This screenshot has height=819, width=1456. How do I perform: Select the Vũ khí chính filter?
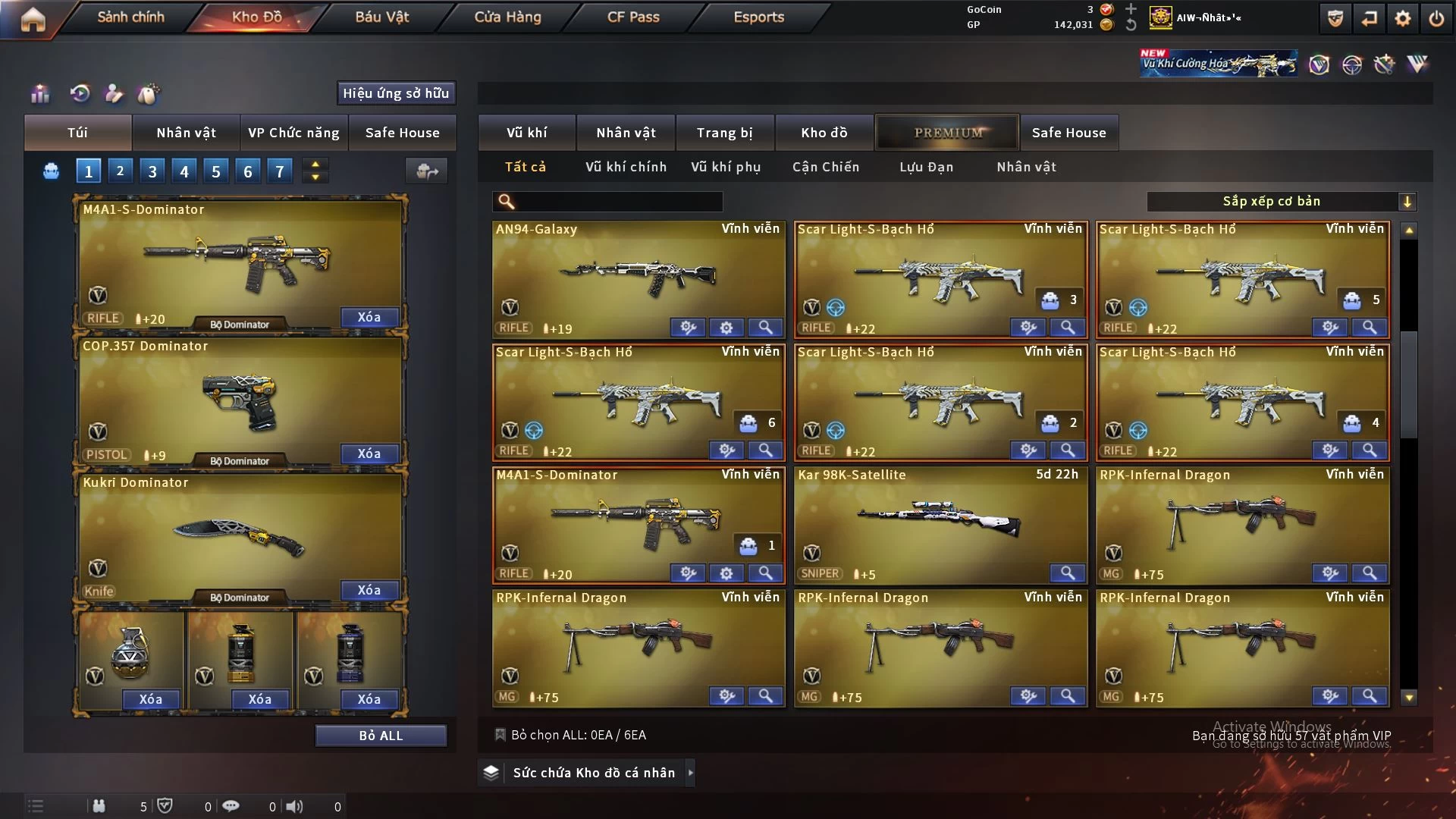626,167
